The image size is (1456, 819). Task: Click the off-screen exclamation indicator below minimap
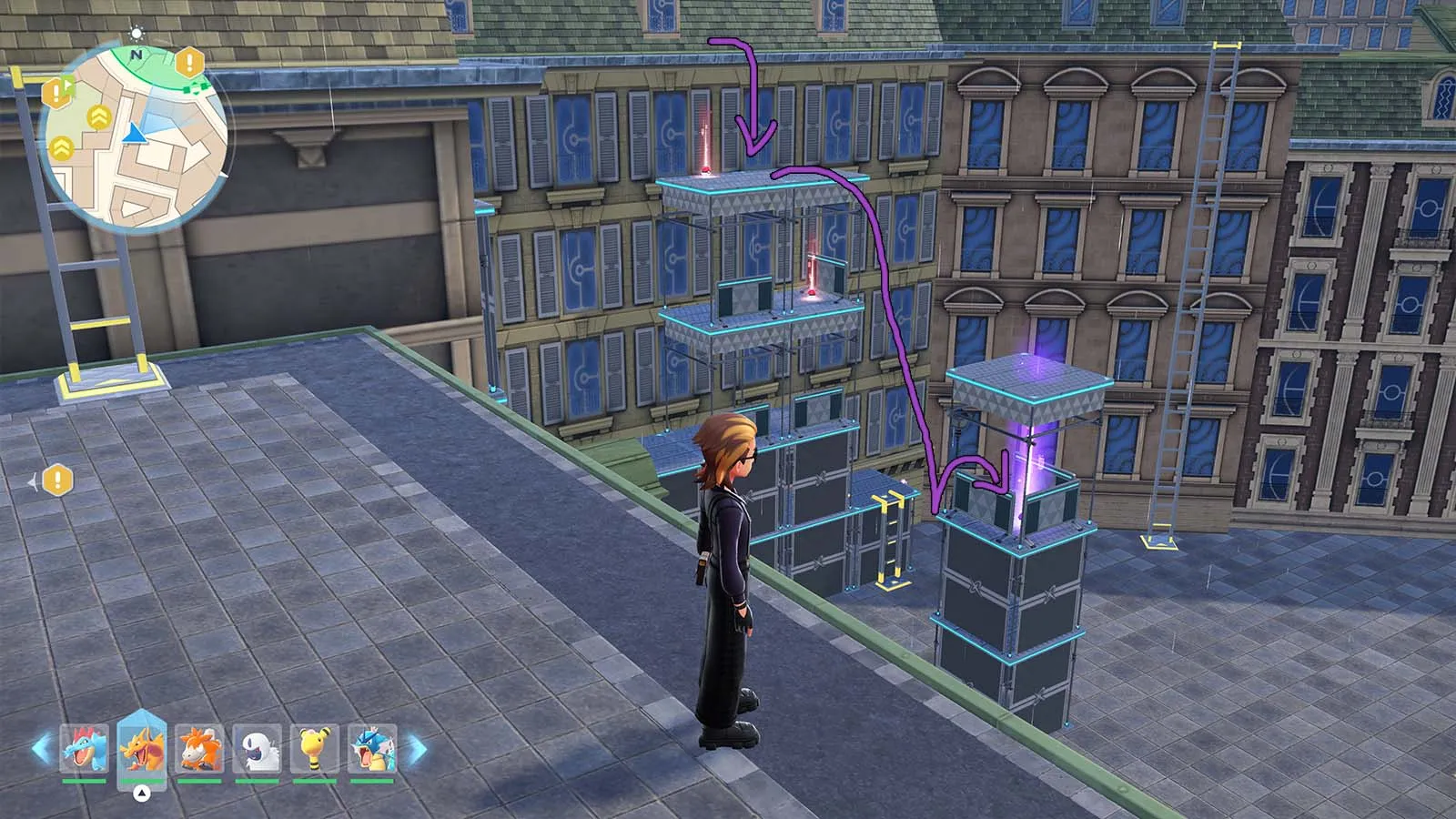pyautogui.click(x=57, y=480)
